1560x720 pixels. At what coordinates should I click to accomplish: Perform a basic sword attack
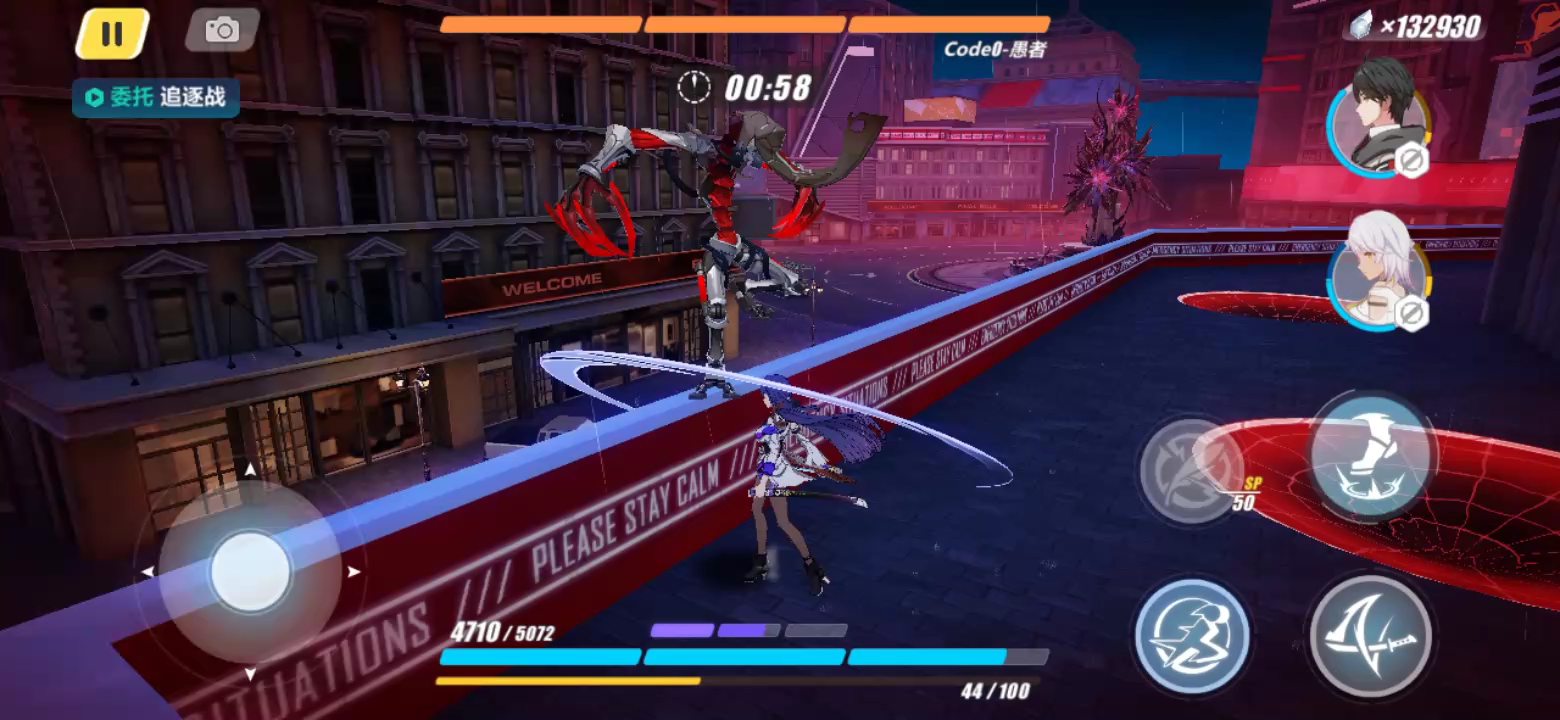pos(1370,636)
